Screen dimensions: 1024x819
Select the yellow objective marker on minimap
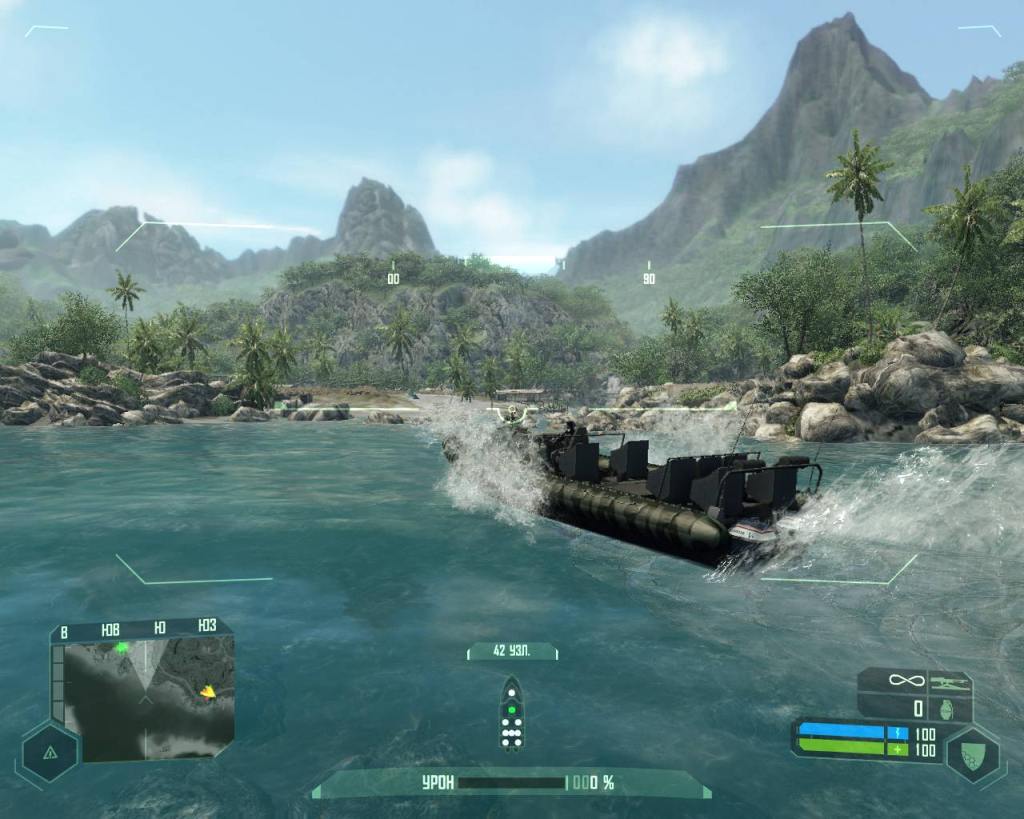[208, 691]
